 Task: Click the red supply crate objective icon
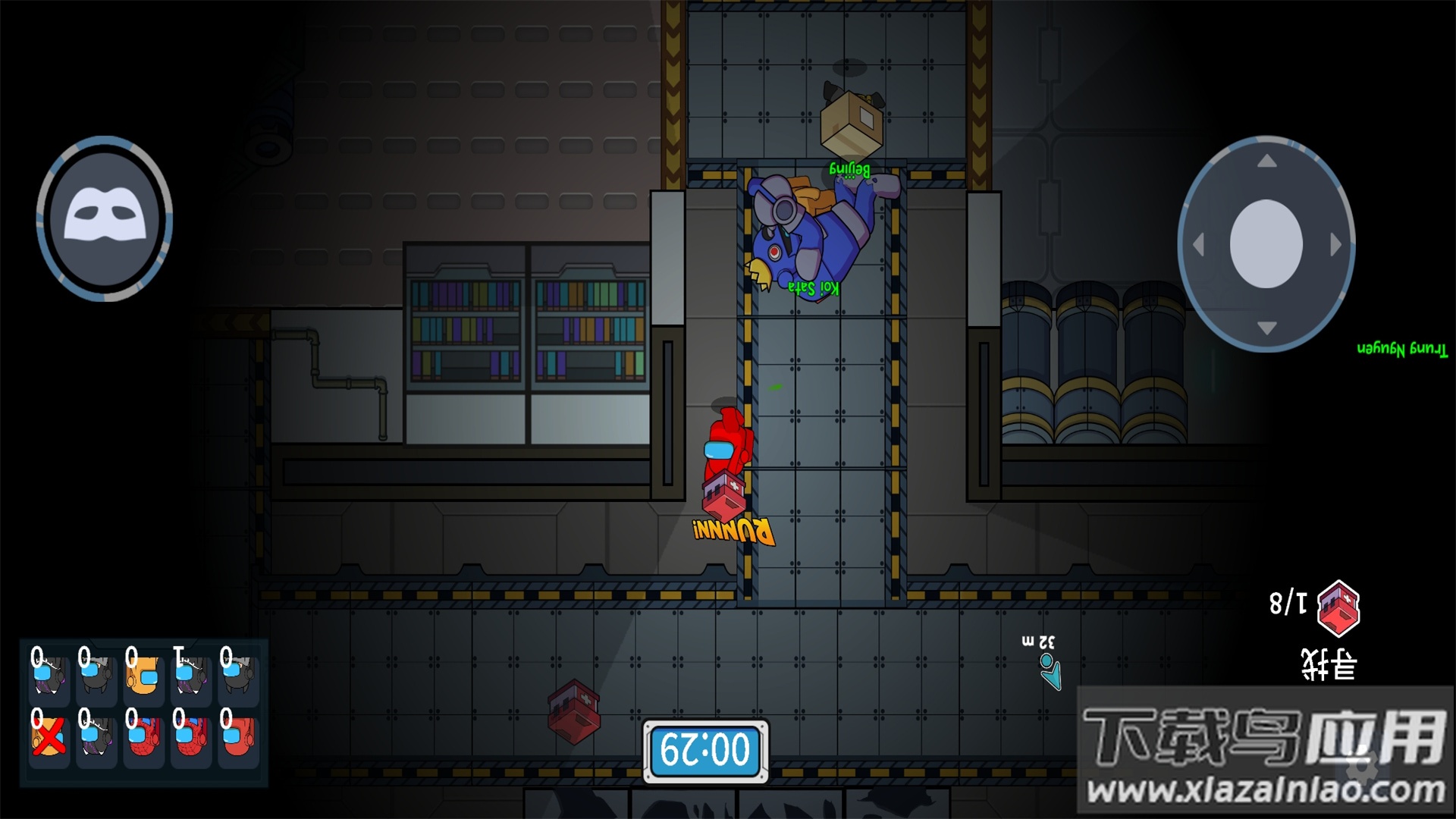click(1338, 607)
